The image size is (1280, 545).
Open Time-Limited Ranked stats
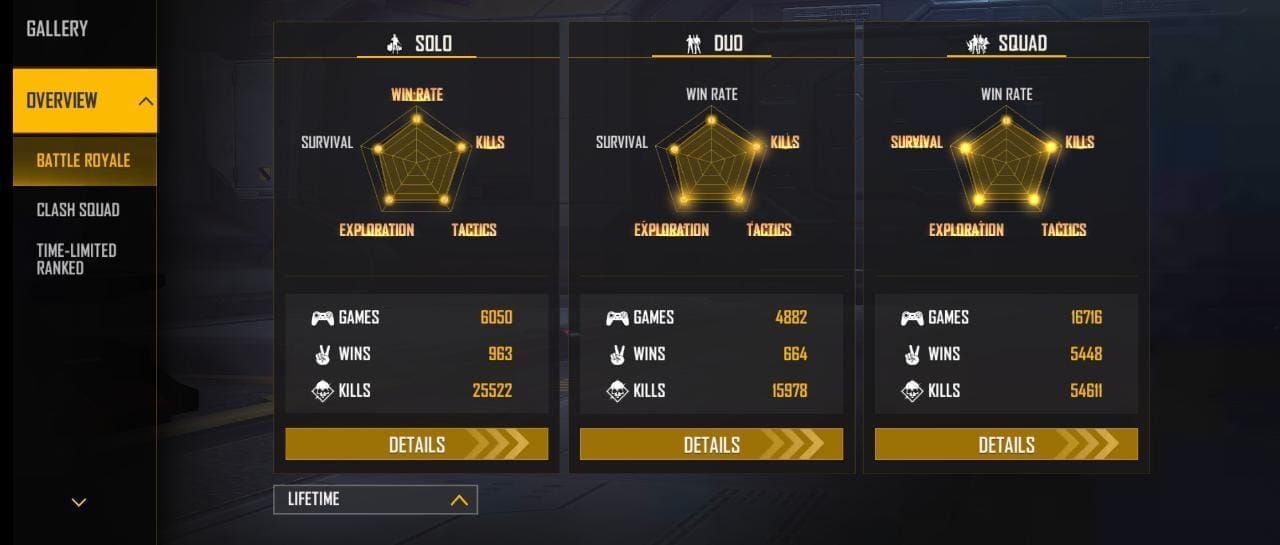76,259
